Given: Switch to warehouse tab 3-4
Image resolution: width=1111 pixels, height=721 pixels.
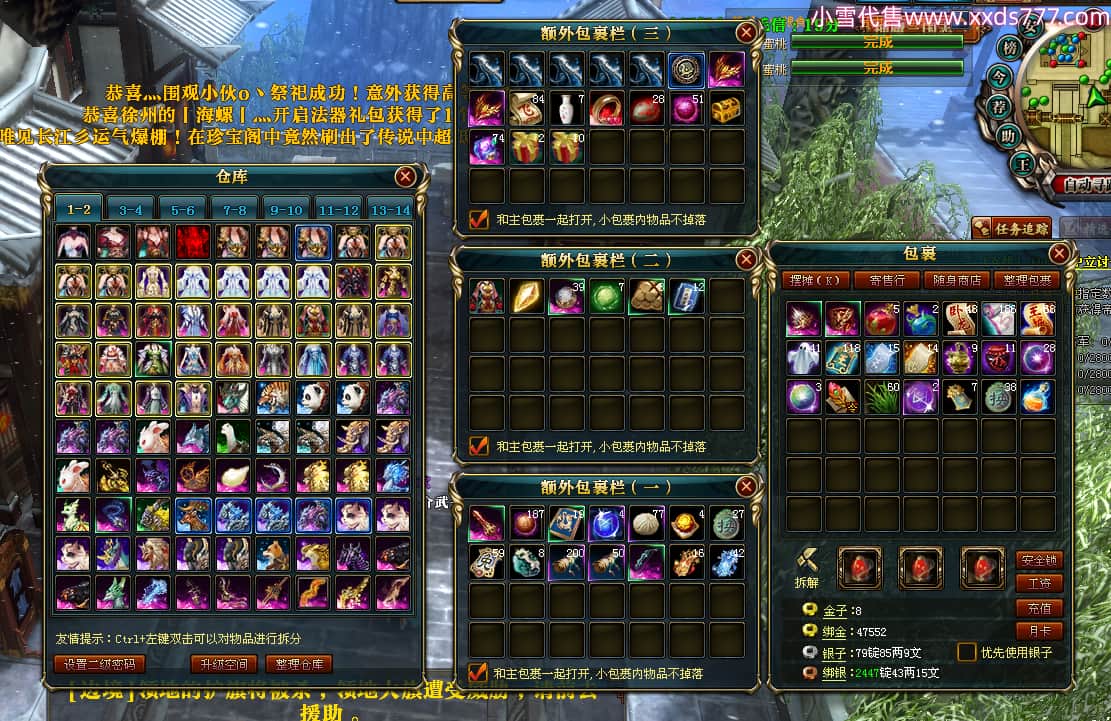Looking at the screenshot, I should pos(130,209).
